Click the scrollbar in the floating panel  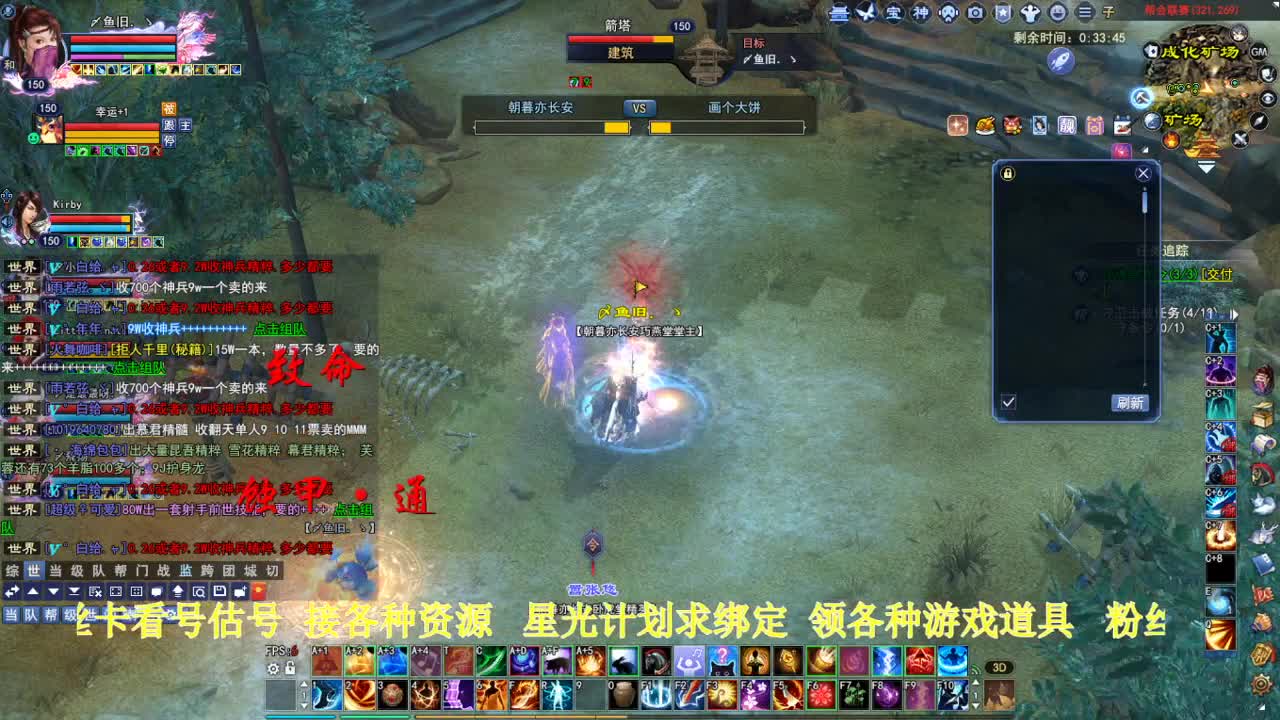pyautogui.click(x=1144, y=200)
